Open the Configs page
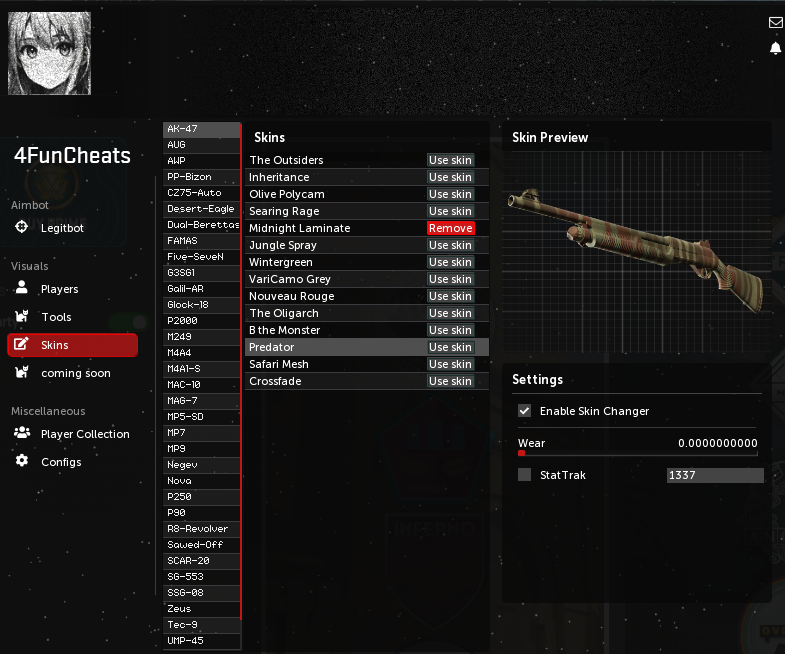 60,462
